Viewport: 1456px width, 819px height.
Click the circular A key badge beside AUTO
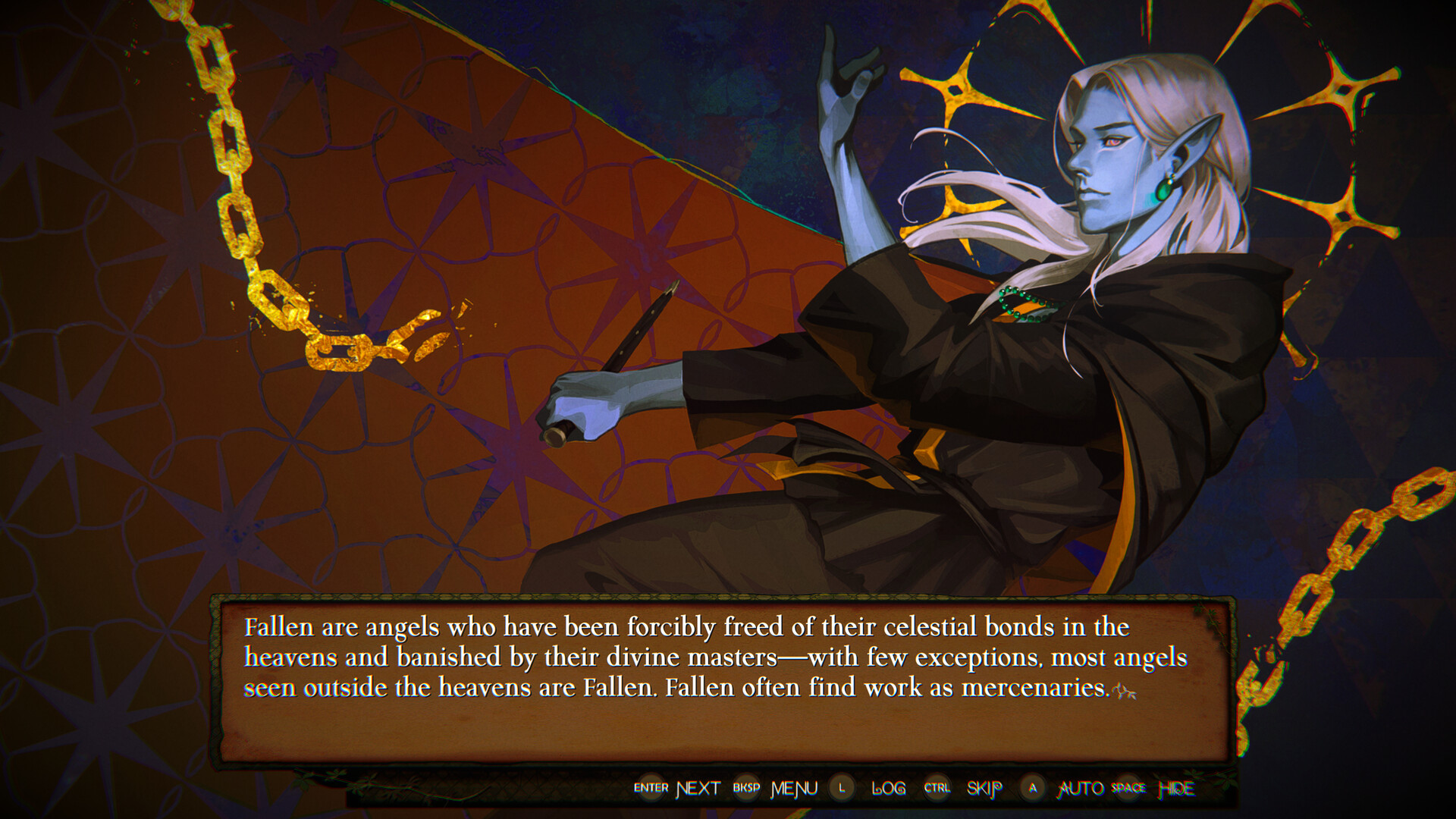(x=1033, y=788)
